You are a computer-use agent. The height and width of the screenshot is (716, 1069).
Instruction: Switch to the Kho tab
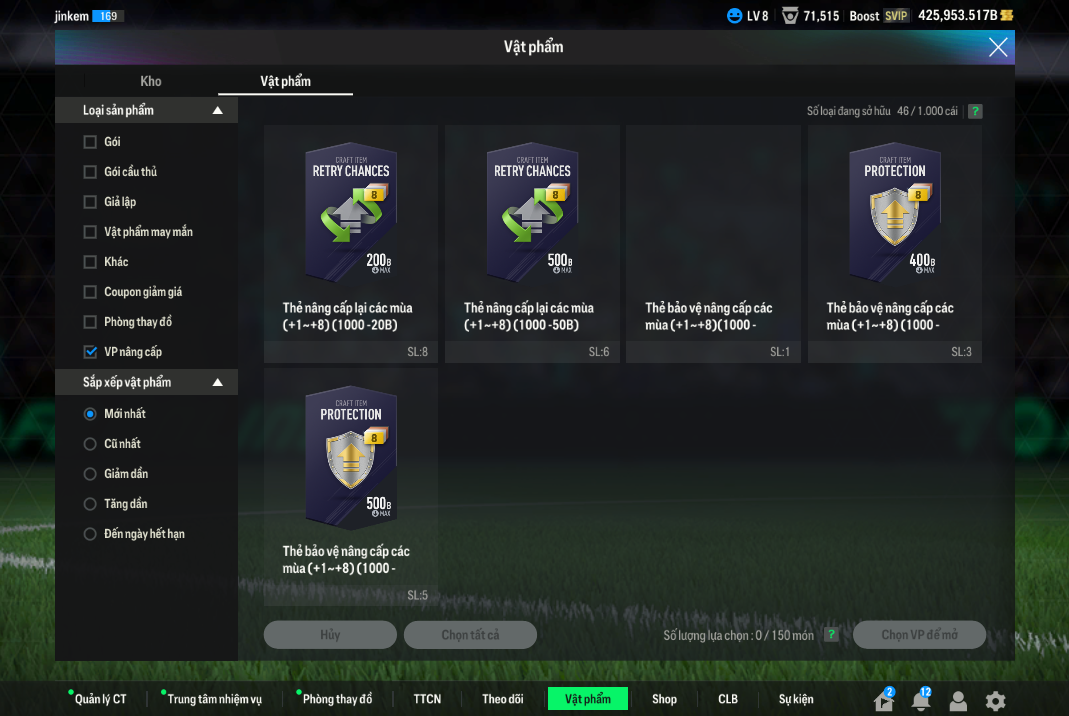tap(151, 81)
